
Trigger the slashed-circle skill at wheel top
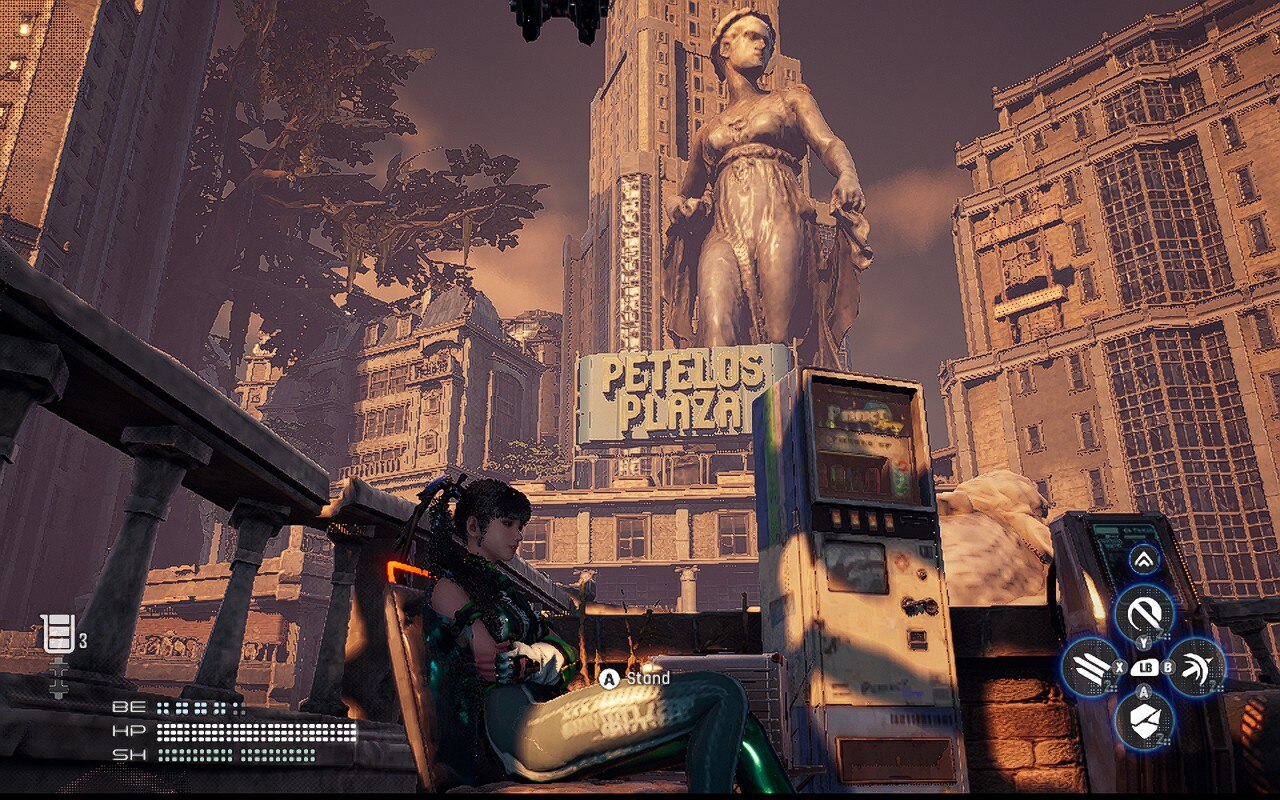coord(1144,610)
